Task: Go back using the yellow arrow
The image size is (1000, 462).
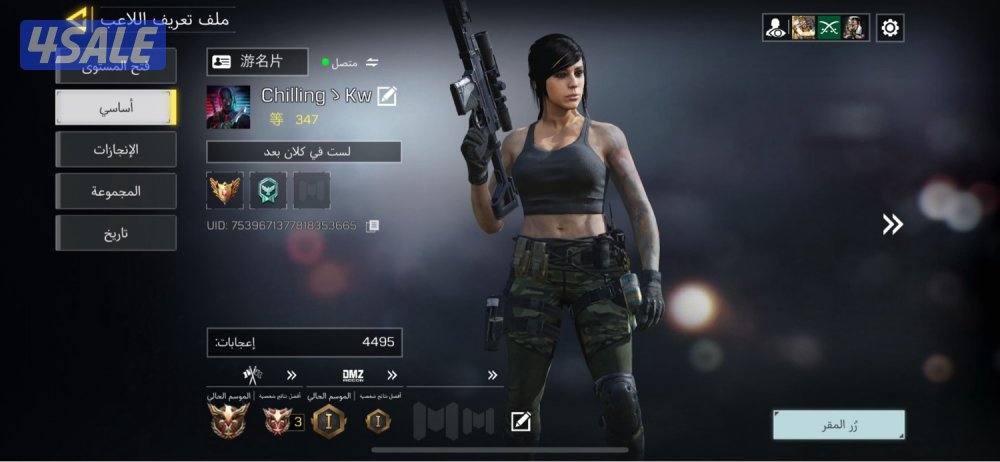Action: point(76,17)
